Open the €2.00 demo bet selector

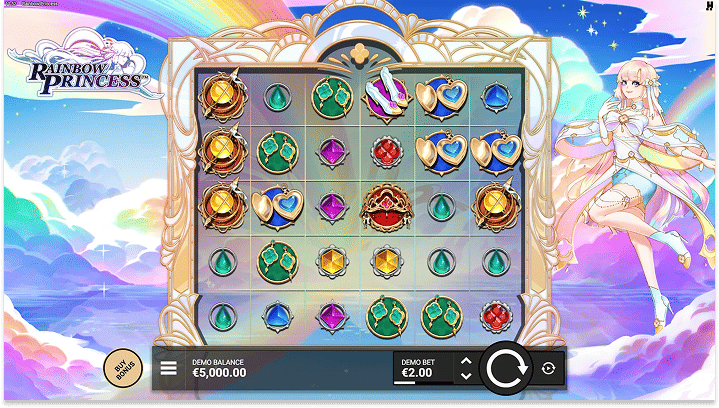coord(422,368)
